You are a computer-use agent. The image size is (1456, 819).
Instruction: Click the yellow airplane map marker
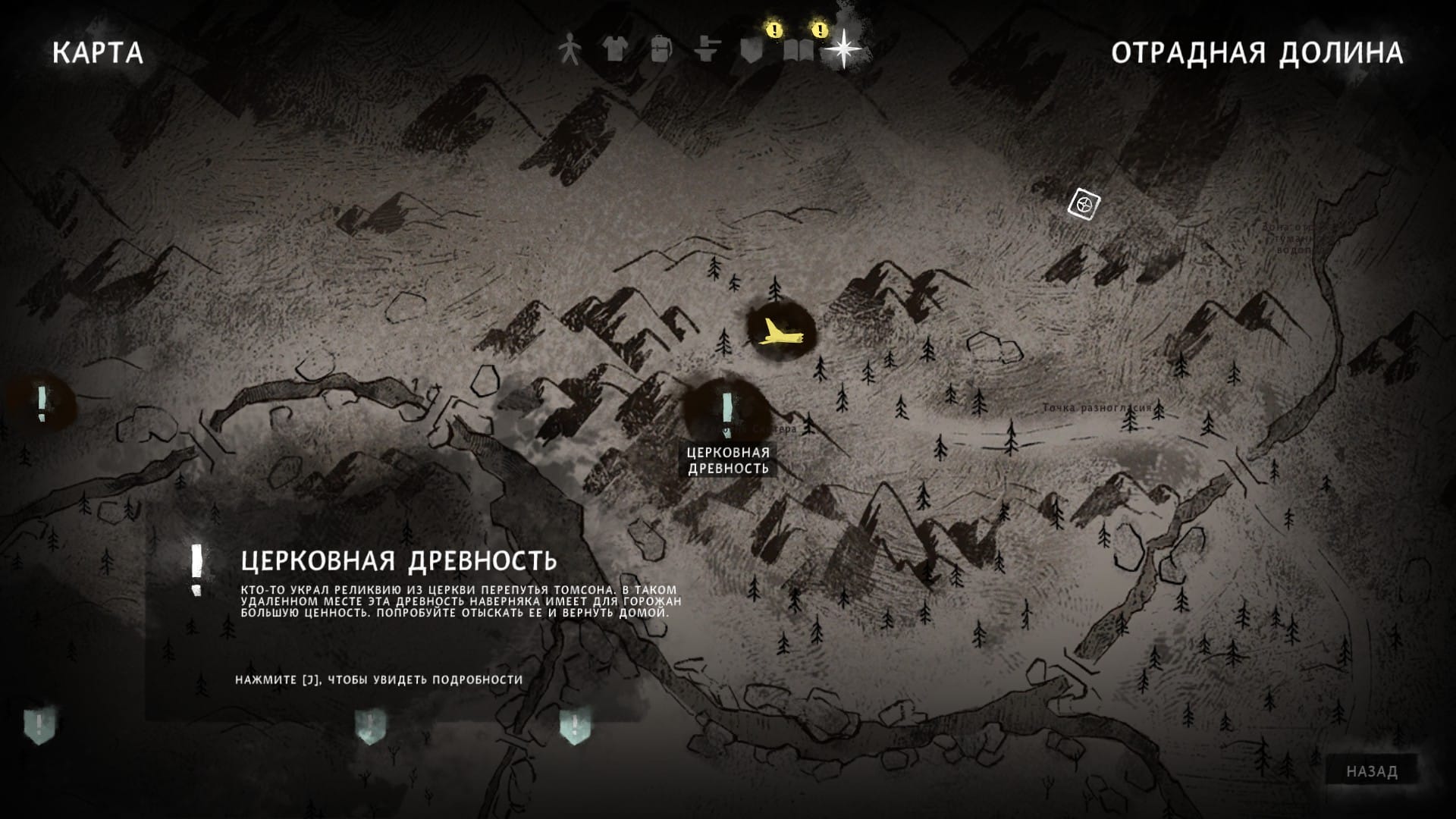click(x=780, y=331)
